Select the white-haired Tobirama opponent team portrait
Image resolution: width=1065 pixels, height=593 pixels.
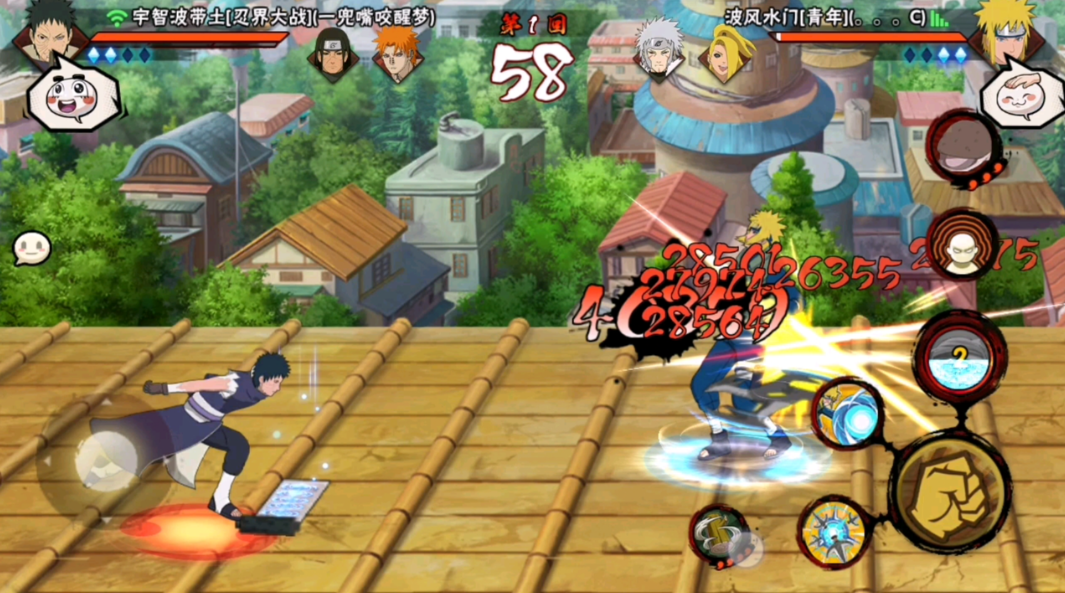[x=661, y=50]
